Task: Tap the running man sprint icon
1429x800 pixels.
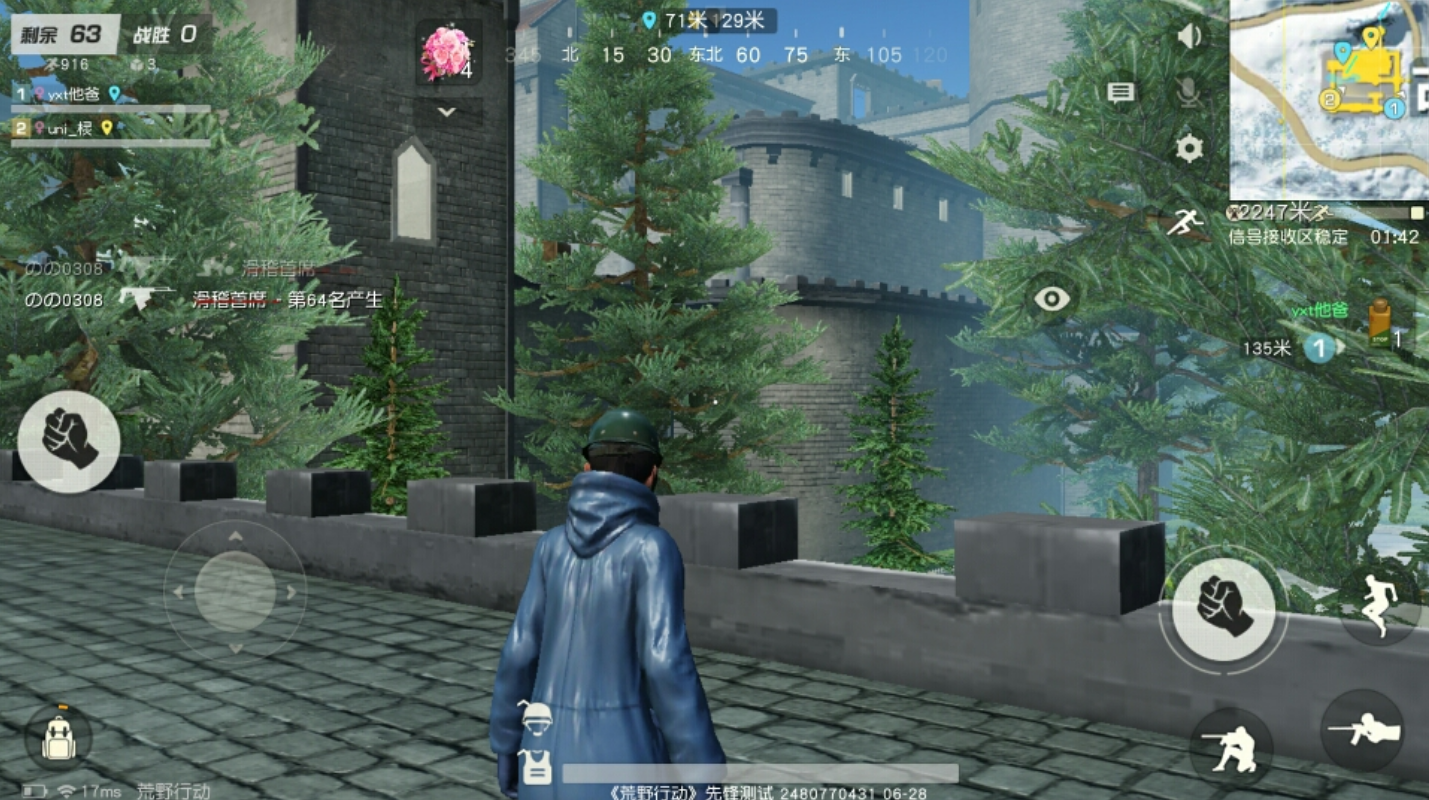Action: tap(1184, 221)
